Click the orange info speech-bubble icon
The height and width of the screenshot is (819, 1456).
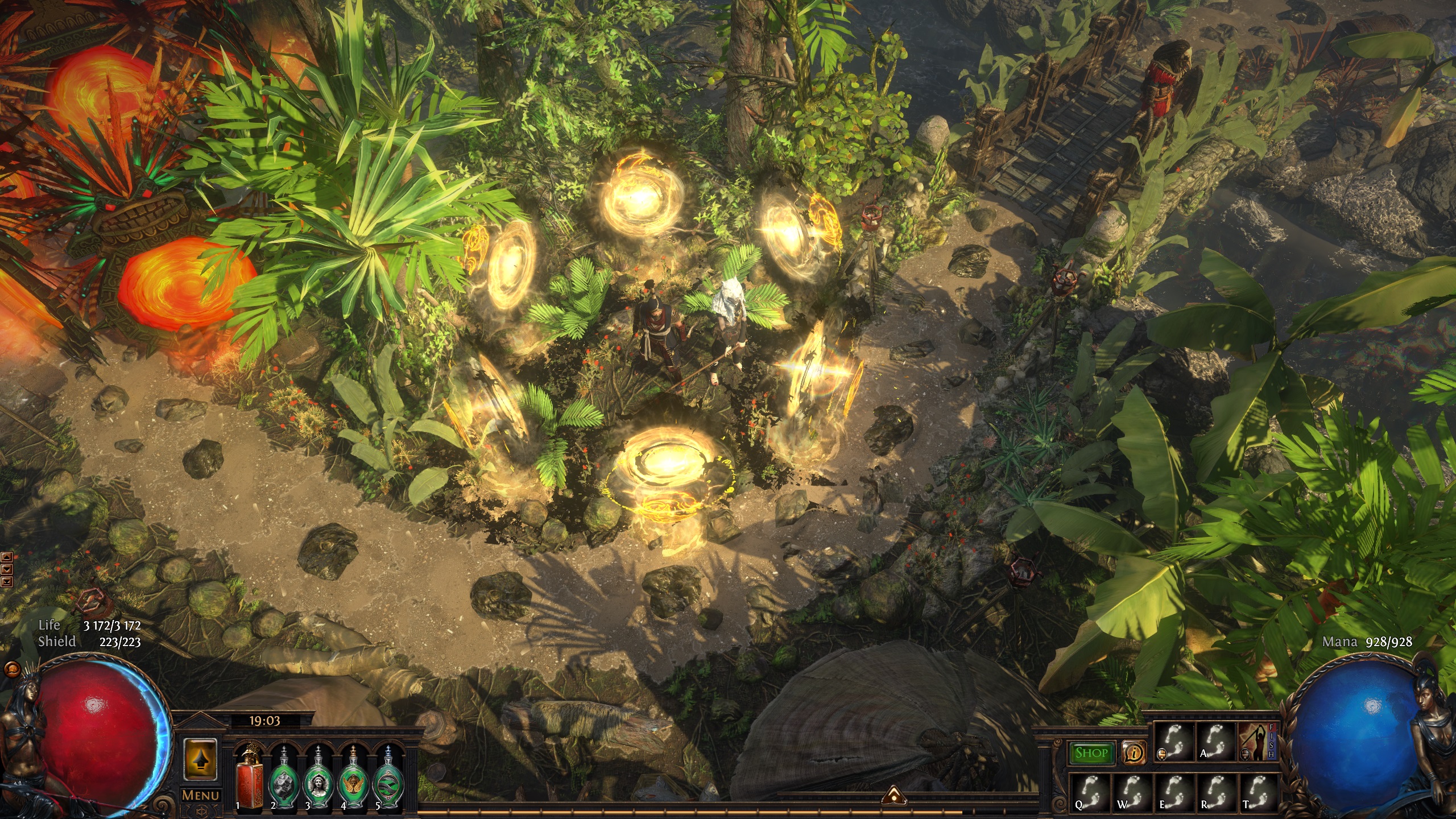[1134, 753]
